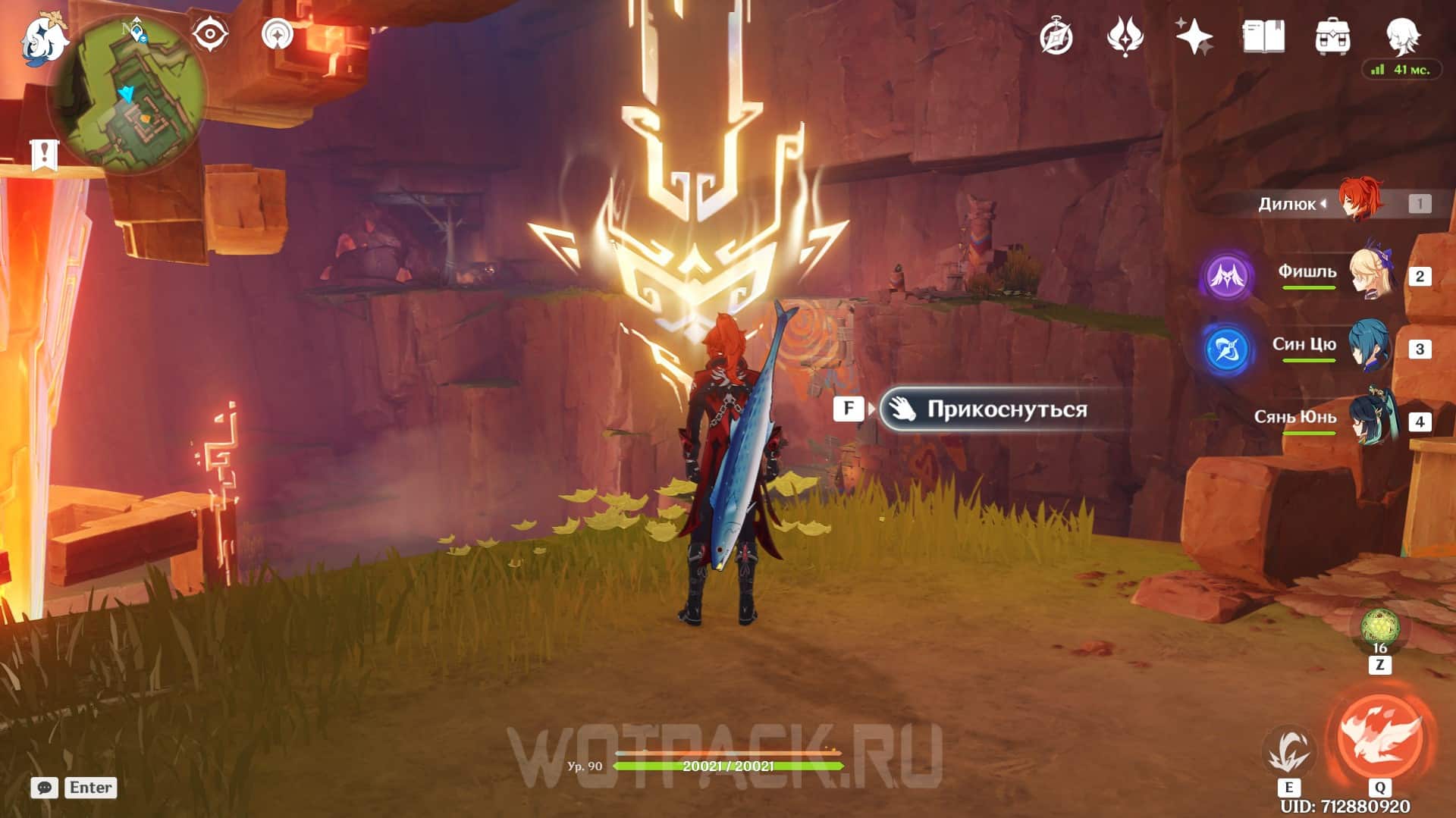1456x818 pixels.
Task: Select the Прикоснуться interaction prompt
Action: point(992,409)
